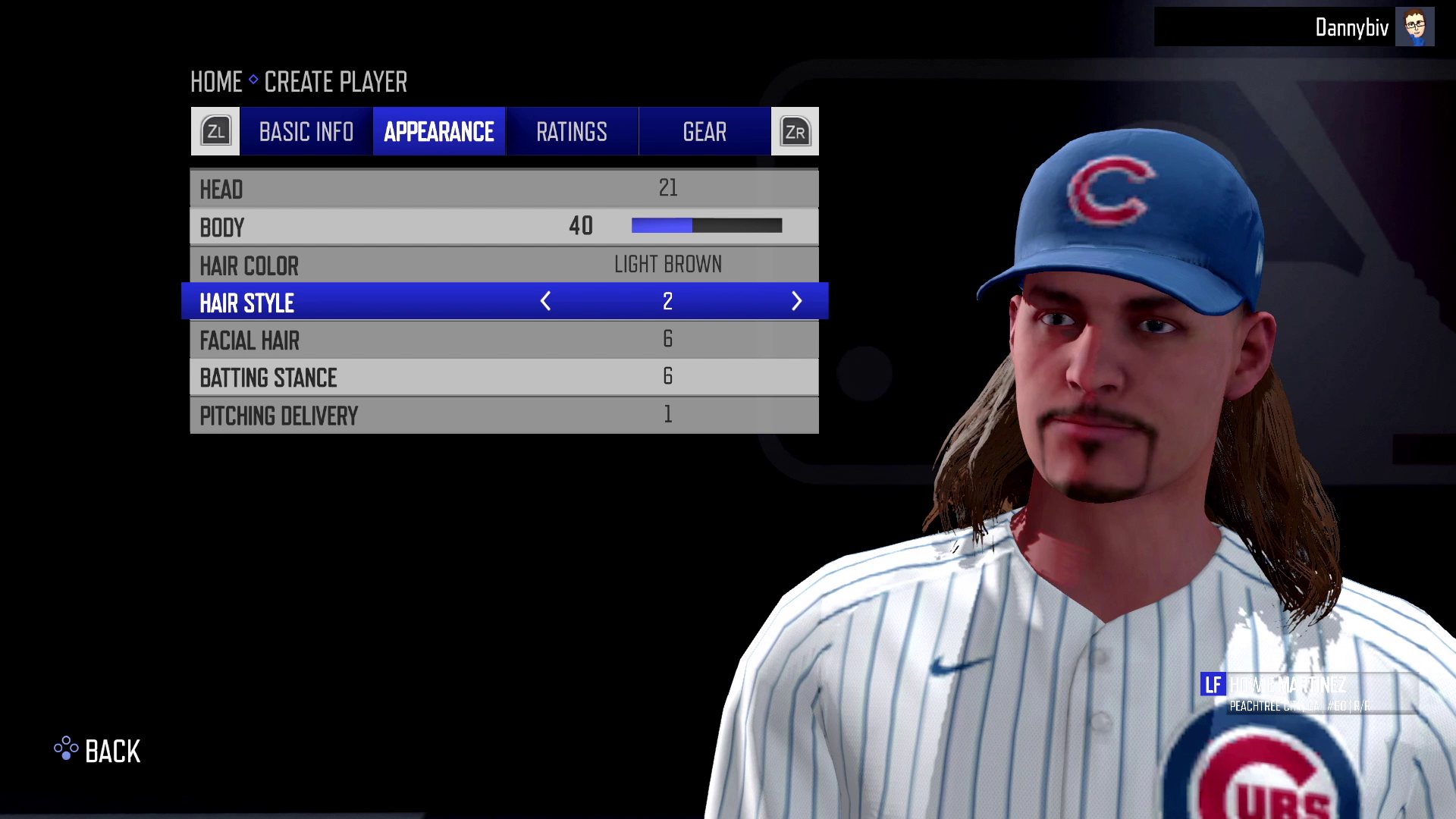The image size is (1456, 819).
Task: Select the Batting Stance row
Action: 504,377
